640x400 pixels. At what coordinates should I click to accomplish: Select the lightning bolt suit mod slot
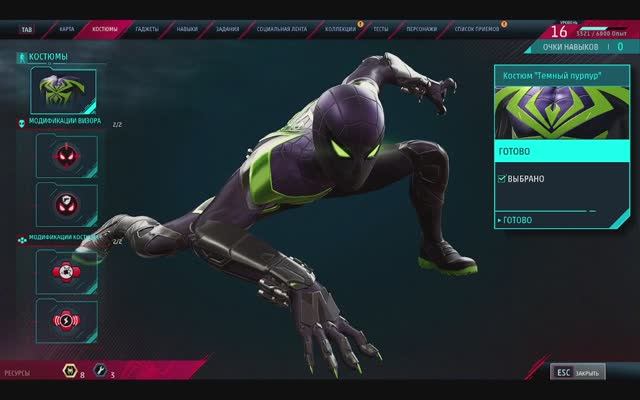click(x=66, y=321)
